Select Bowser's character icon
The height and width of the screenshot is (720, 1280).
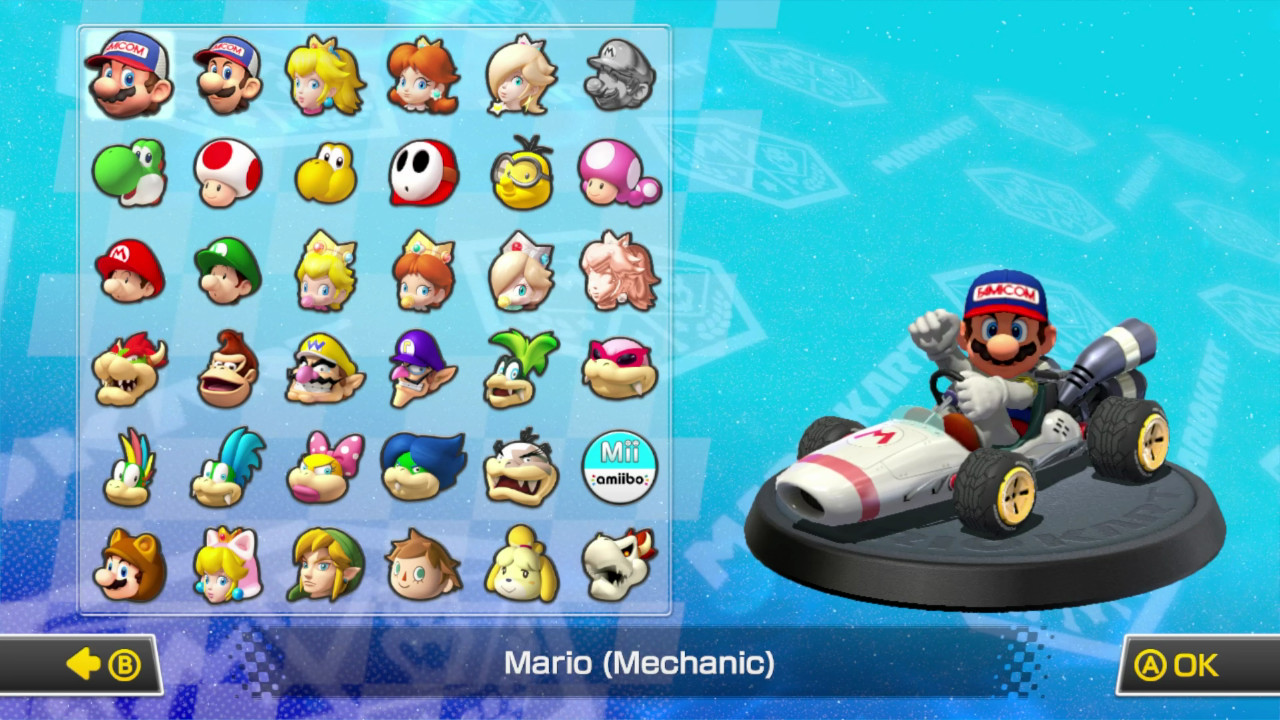click(131, 368)
